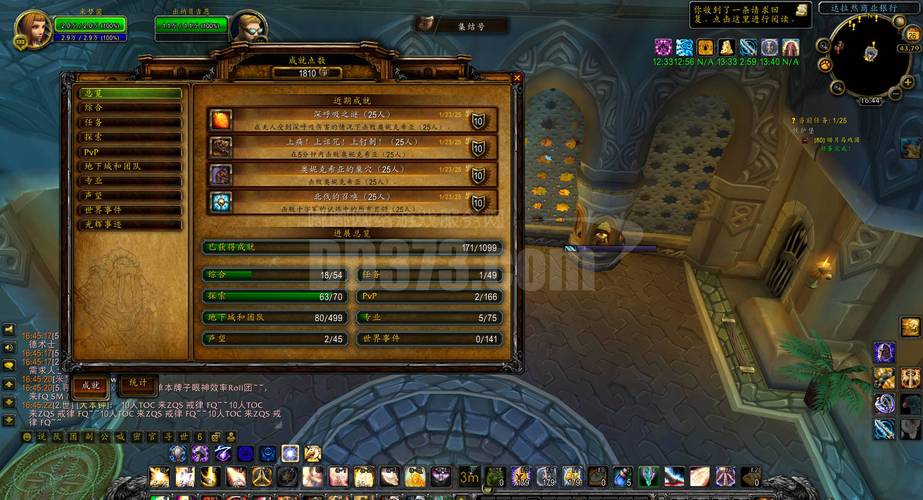Select the 光辉事迹 achievement category
923x500 pixels.
130,225
